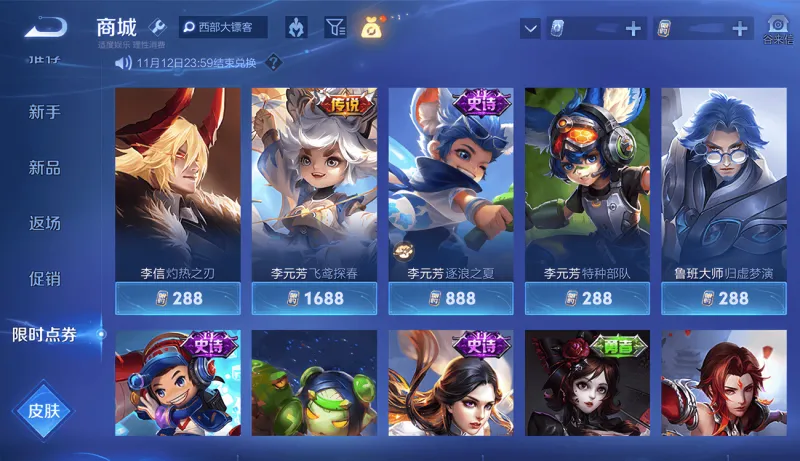Switch to the 新品 tab

click(x=45, y=168)
